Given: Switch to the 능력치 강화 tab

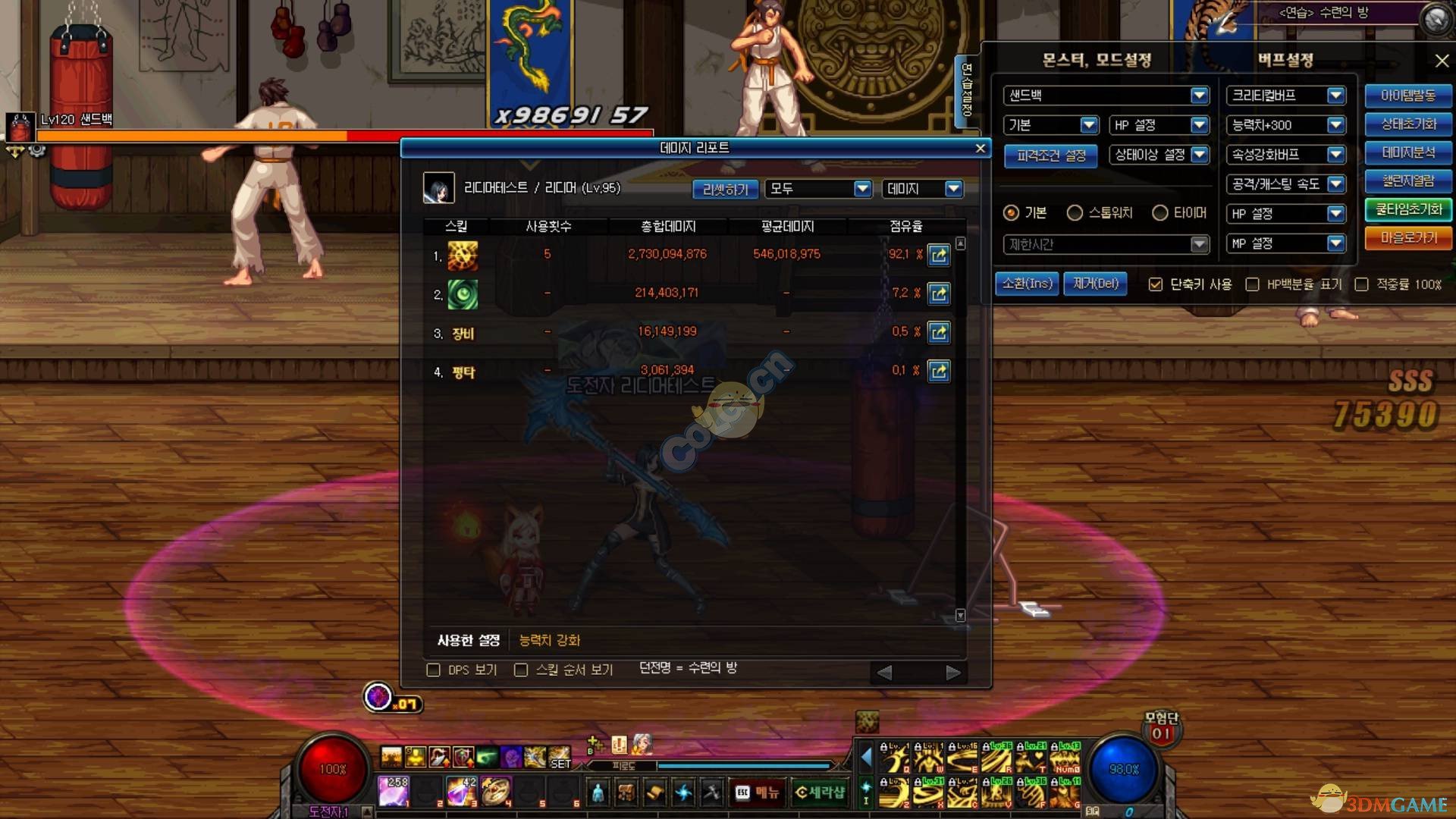Looking at the screenshot, I should 548,640.
